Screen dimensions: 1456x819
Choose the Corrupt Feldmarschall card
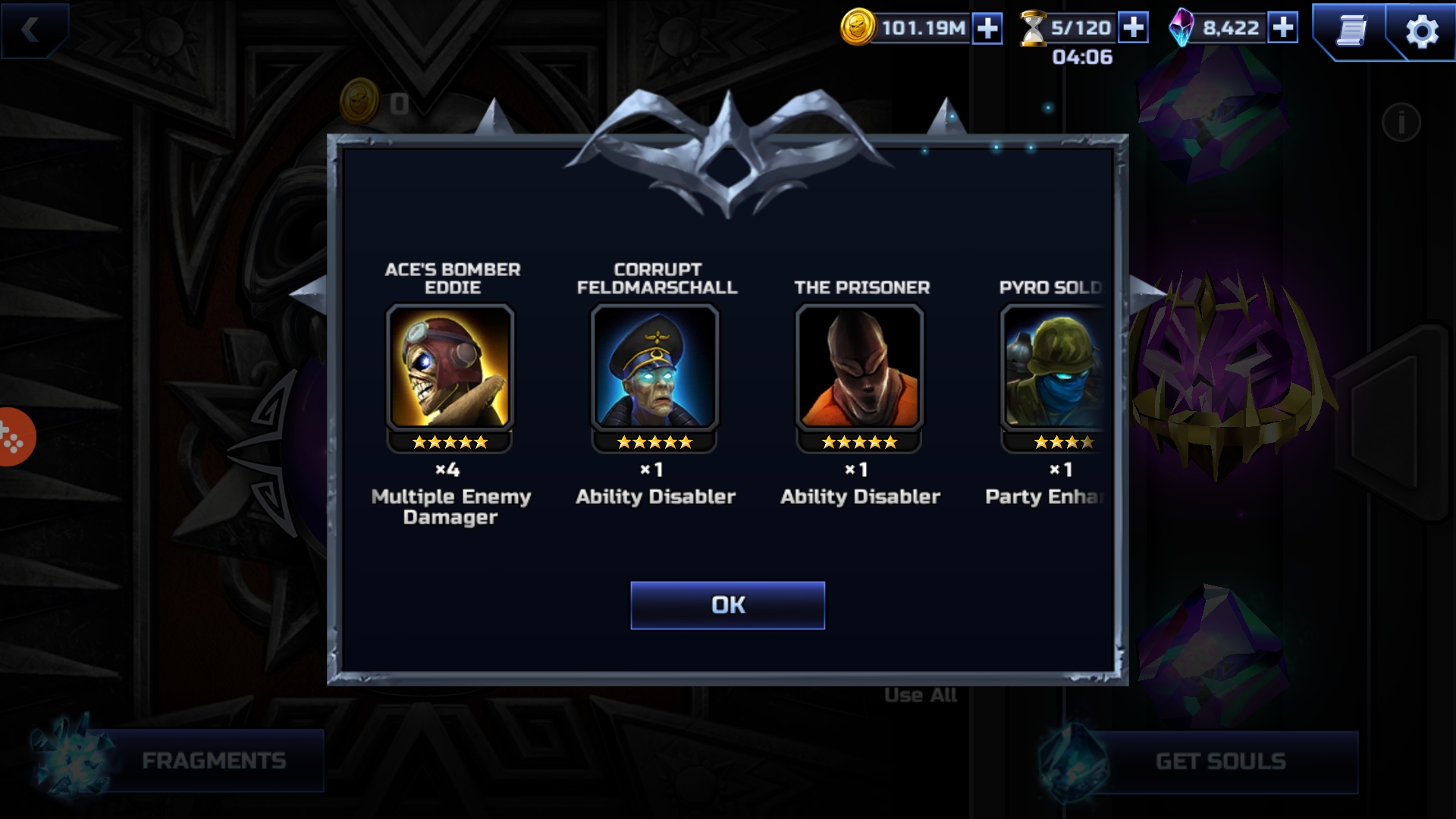point(655,367)
